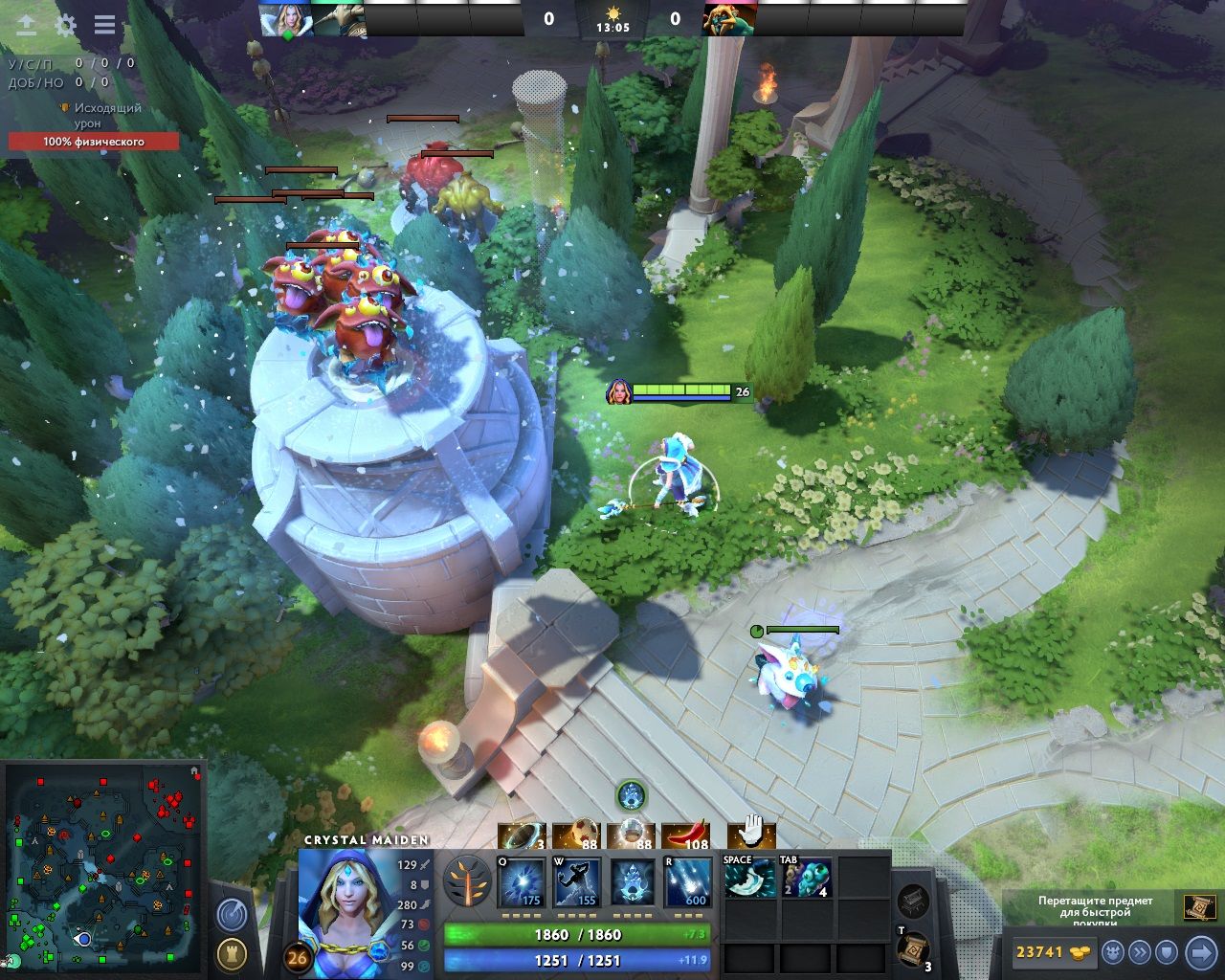
Task: Activate the Scan radar button
Action: pyautogui.click(x=231, y=915)
